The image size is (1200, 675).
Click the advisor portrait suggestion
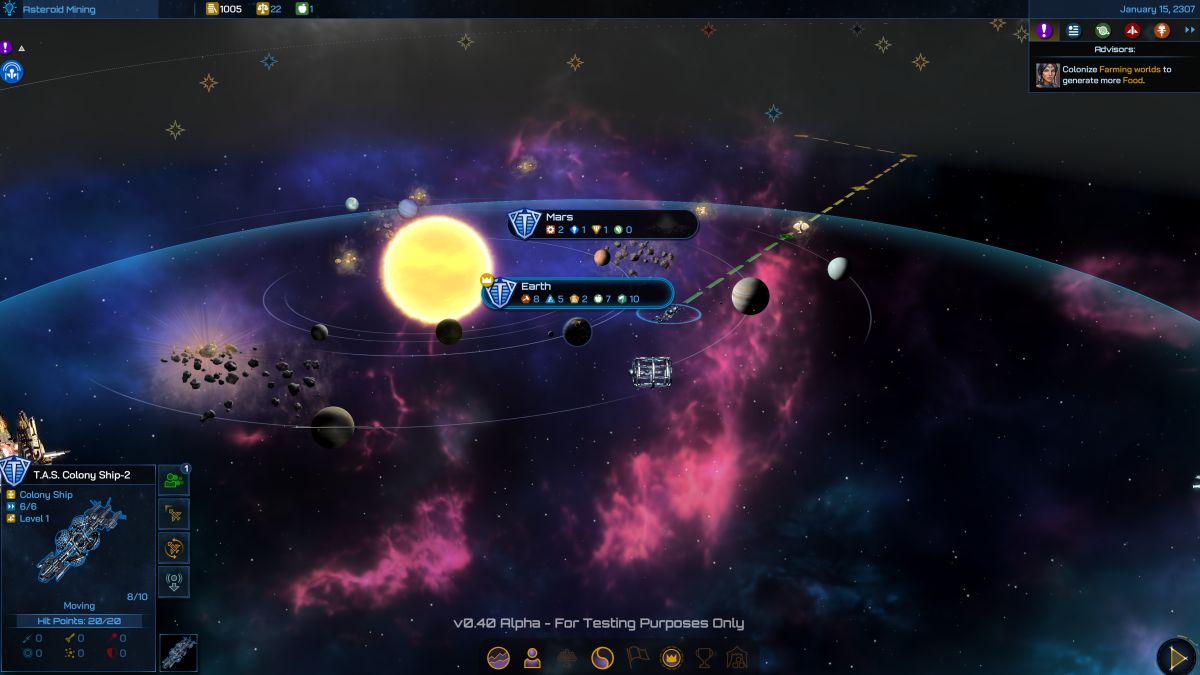point(1047,75)
